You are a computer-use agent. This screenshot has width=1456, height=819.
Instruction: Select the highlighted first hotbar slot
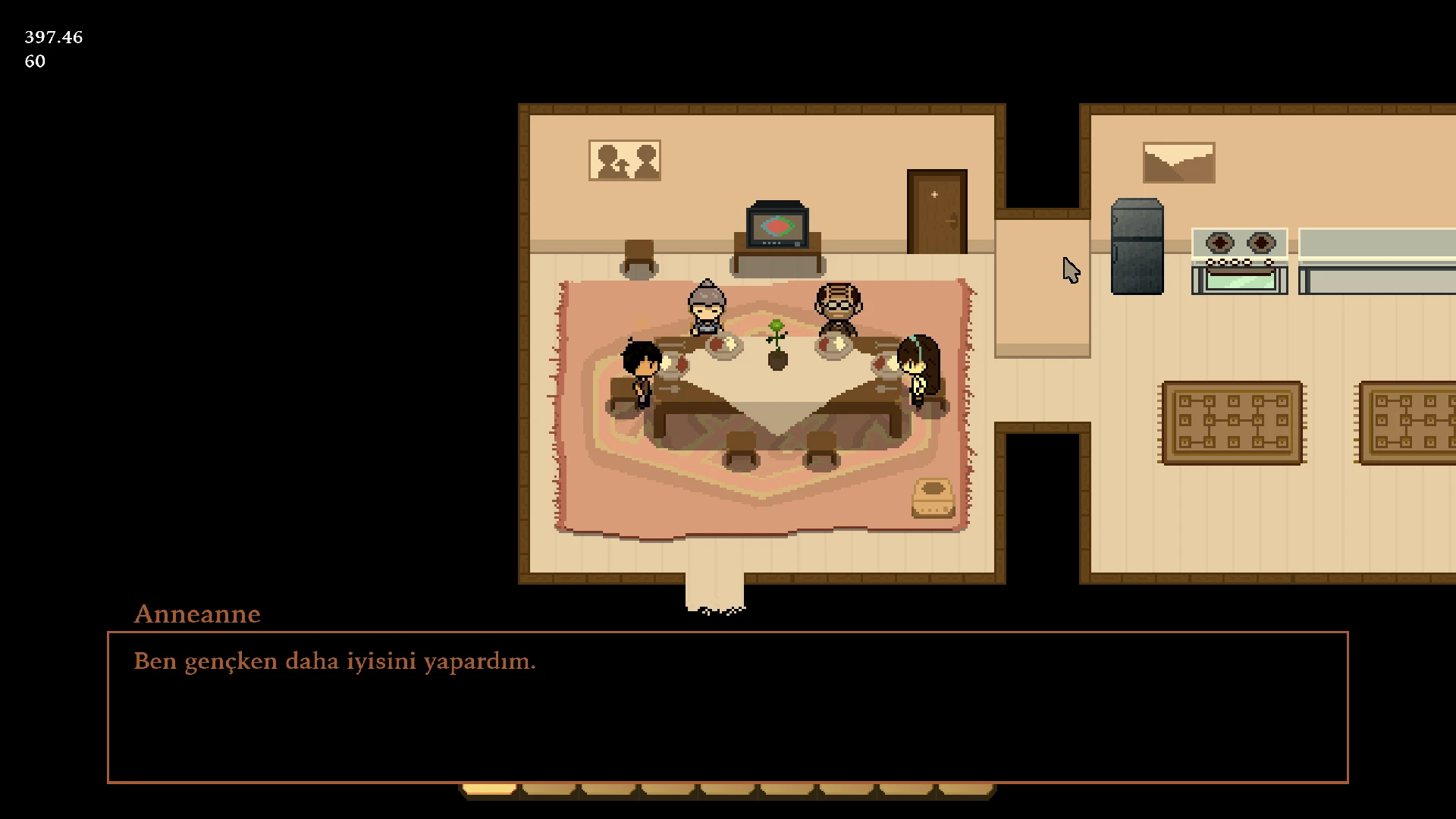(x=490, y=790)
